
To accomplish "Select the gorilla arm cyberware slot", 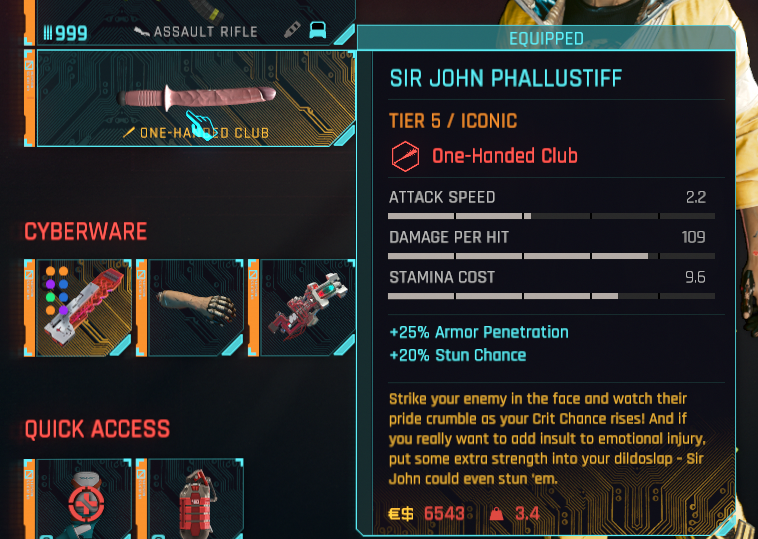I will (x=190, y=306).
